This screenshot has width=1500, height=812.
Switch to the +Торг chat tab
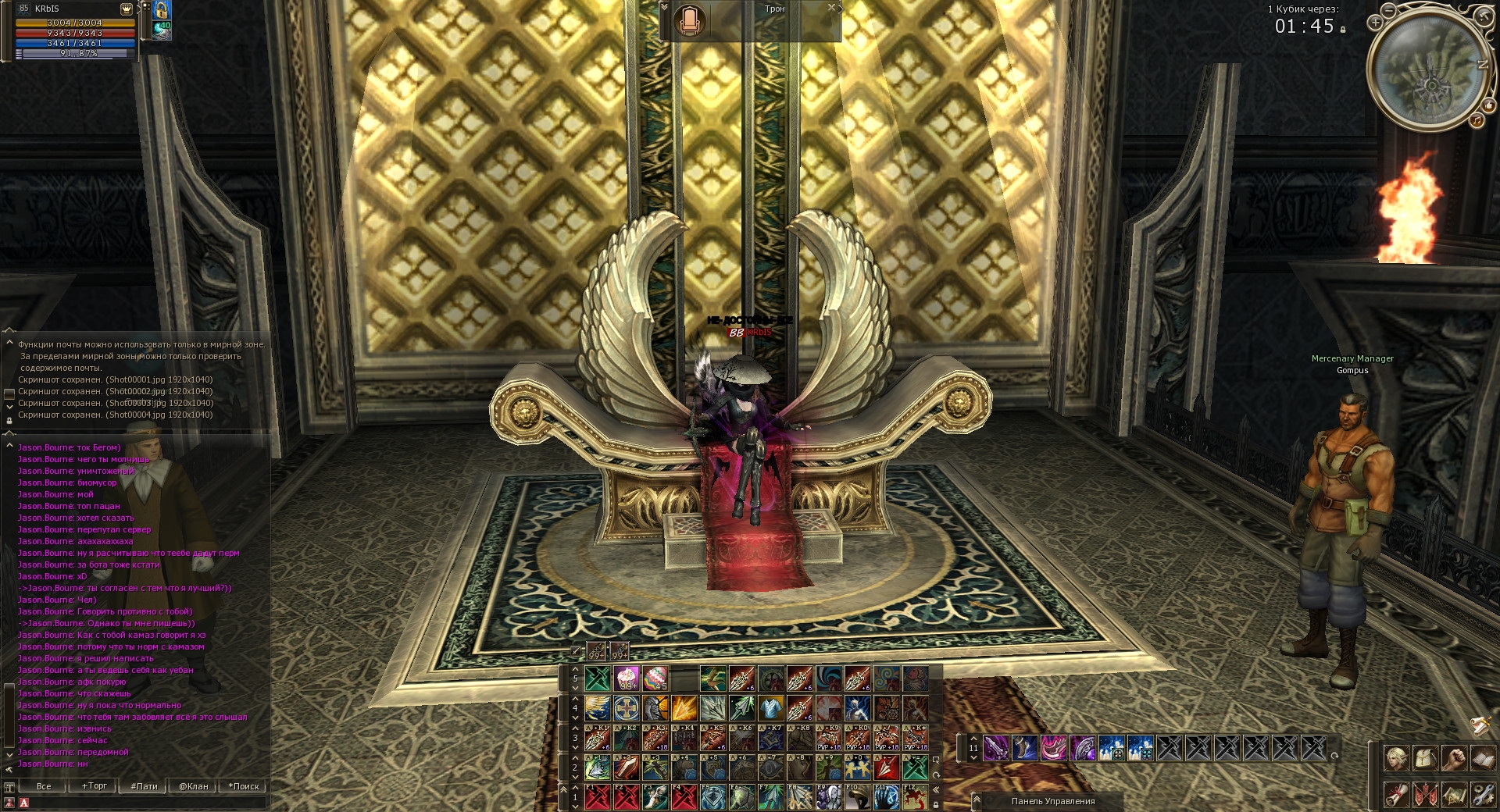(x=94, y=786)
